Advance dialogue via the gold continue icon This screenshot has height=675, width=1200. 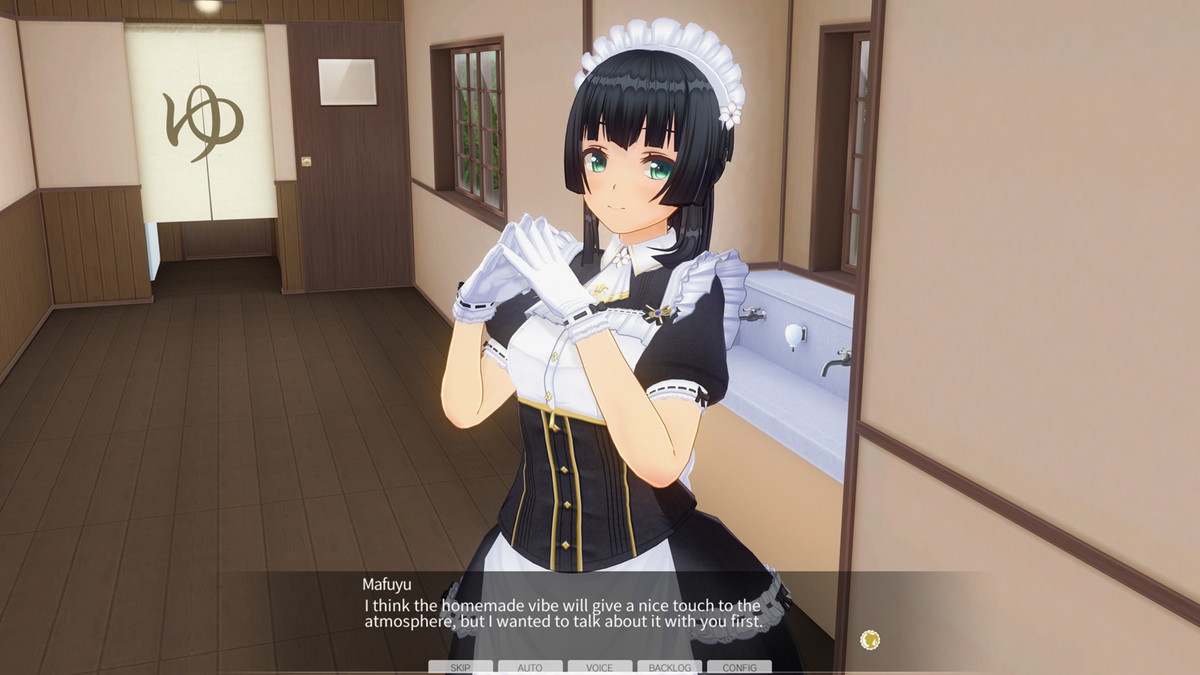(x=870, y=639)
